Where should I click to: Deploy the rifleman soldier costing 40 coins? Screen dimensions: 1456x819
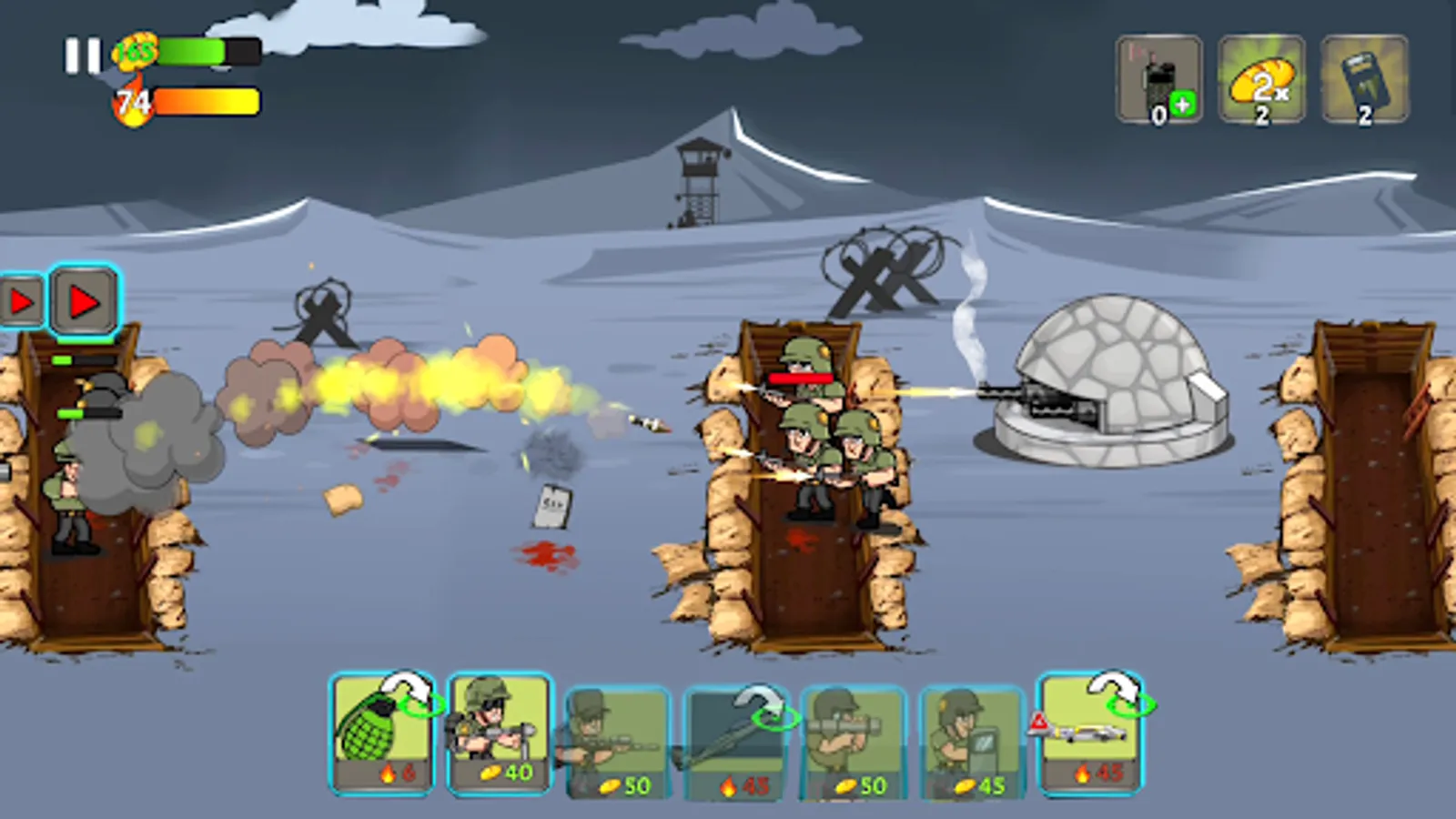pos(498,733)
